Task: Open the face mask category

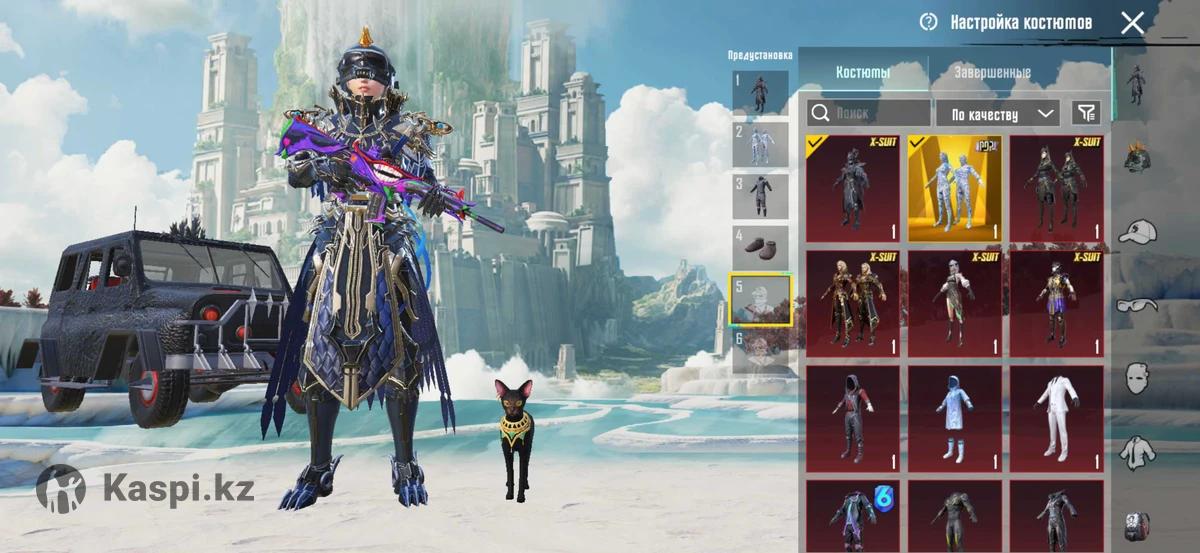Action: (1137, 378)
